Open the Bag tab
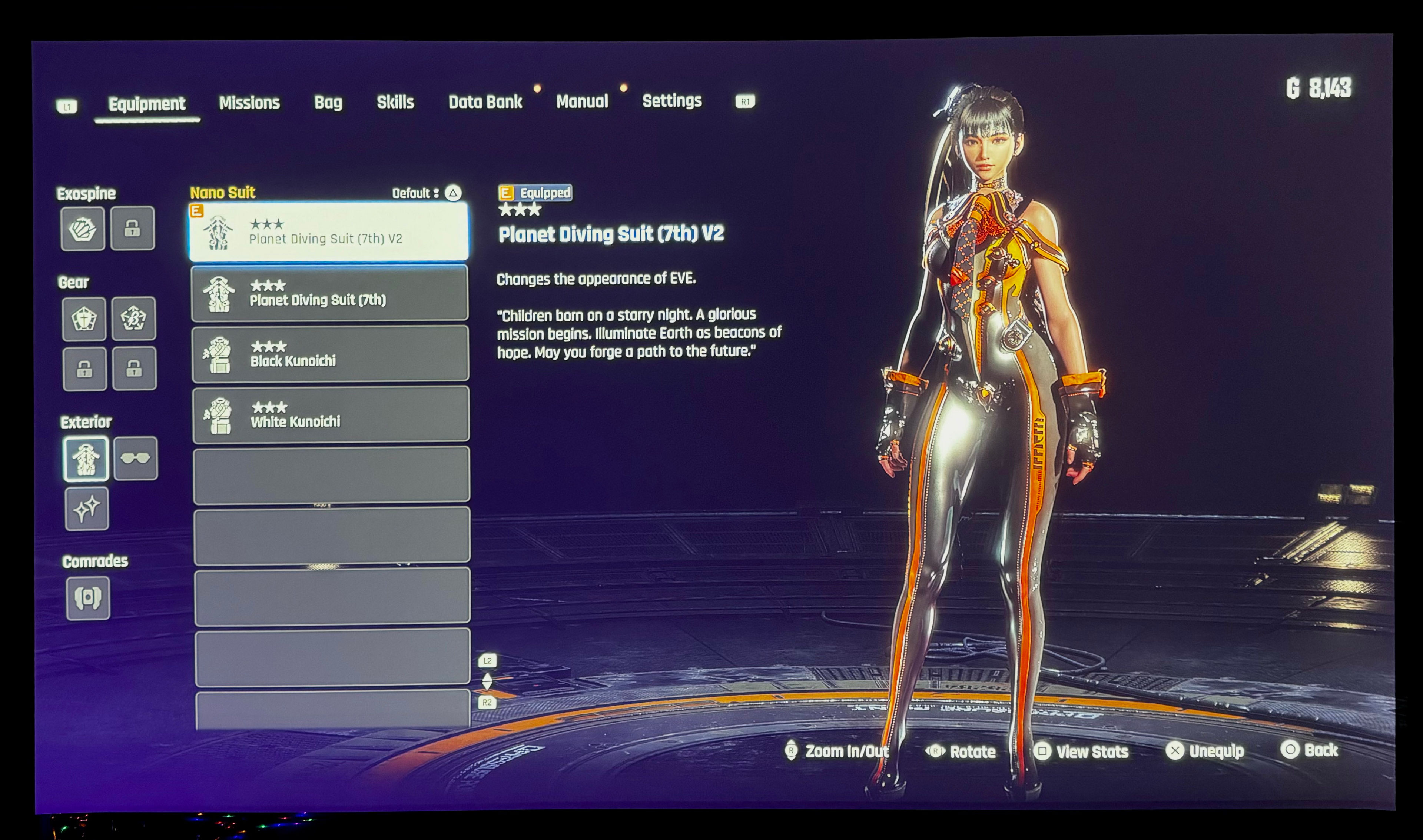Image resolution: width=1423 pixels, height=840 pixels. (x=328, y=103)
